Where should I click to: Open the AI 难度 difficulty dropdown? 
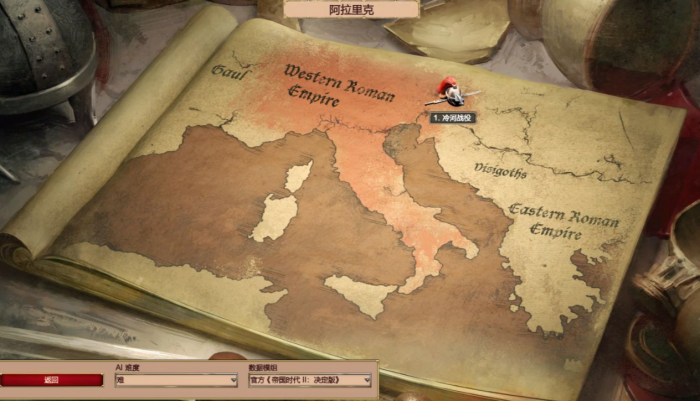pos(176,380)
